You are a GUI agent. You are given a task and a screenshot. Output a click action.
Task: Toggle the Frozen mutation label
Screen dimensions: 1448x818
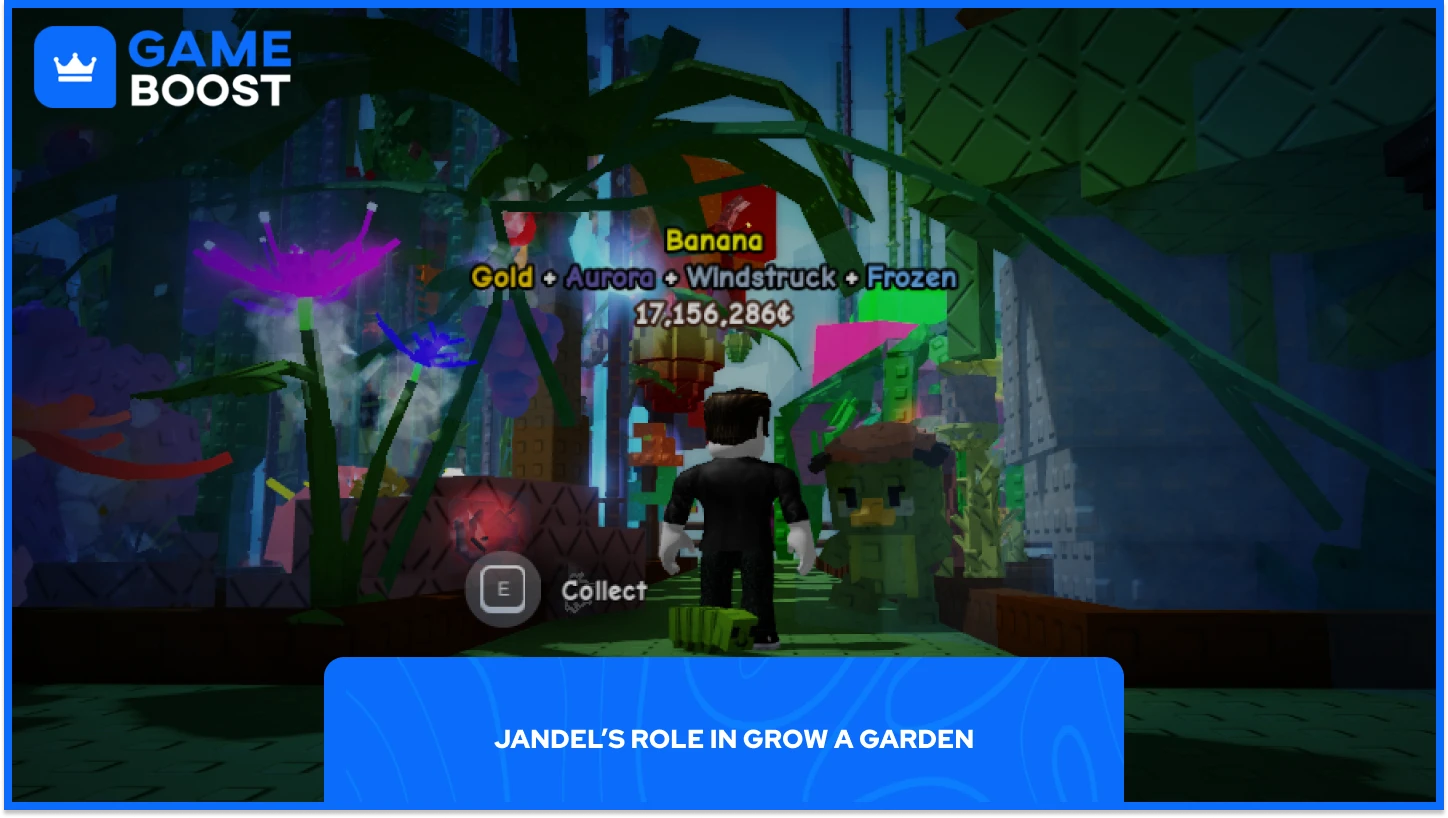(912, 278)
